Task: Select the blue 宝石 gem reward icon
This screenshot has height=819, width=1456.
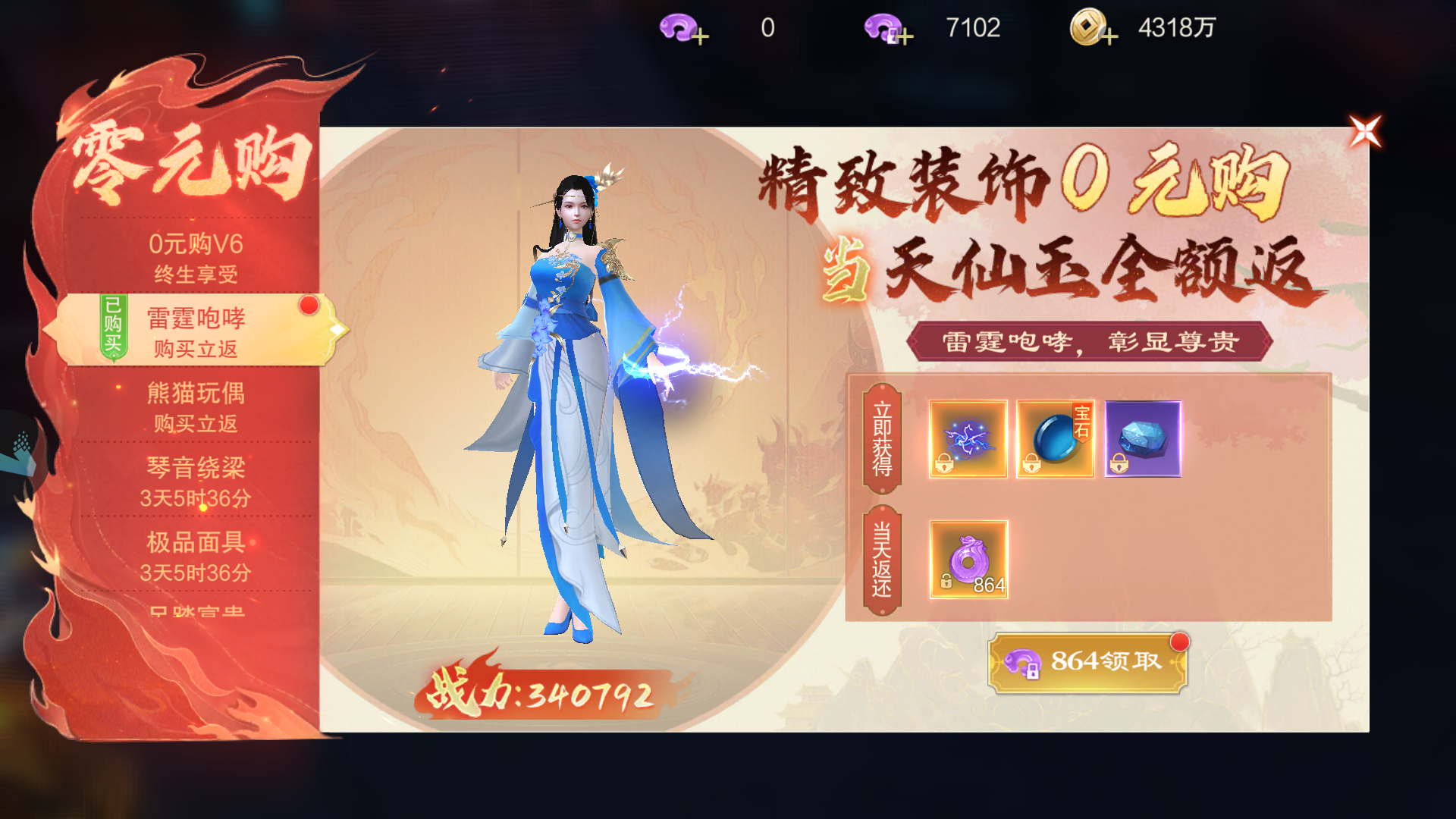Action: coord(1054,438)
